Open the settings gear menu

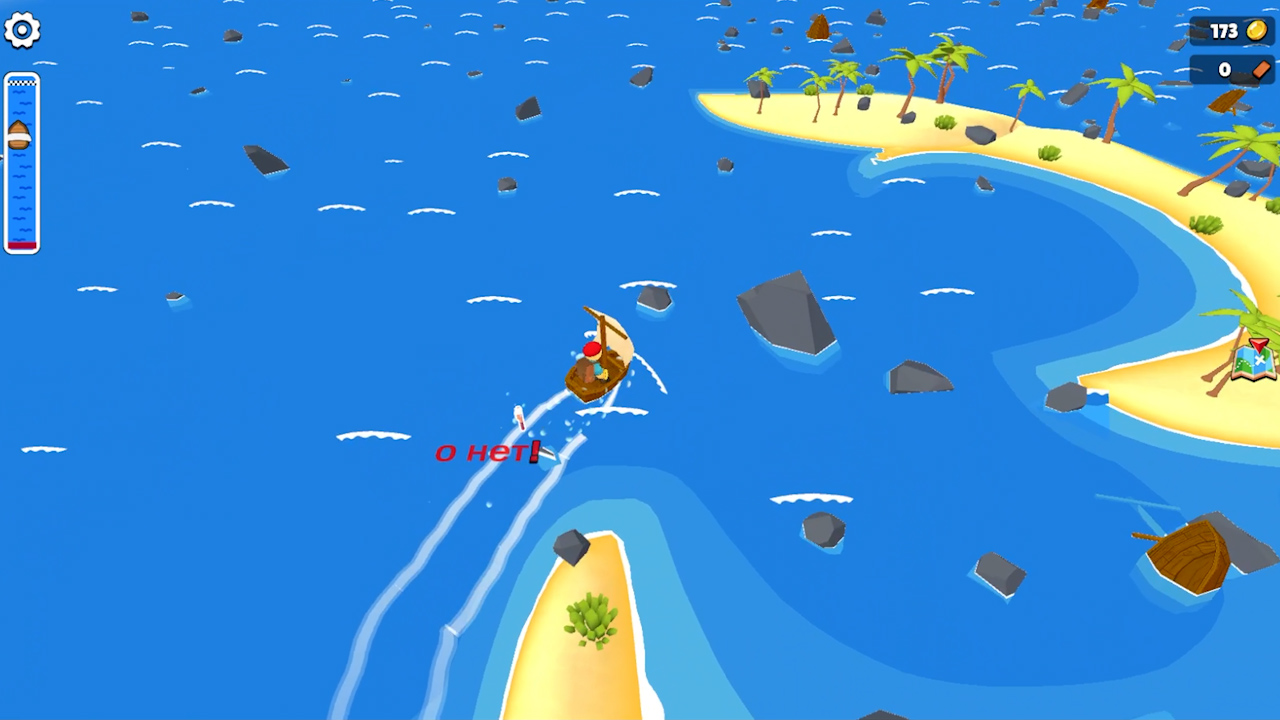click(22, 30)
